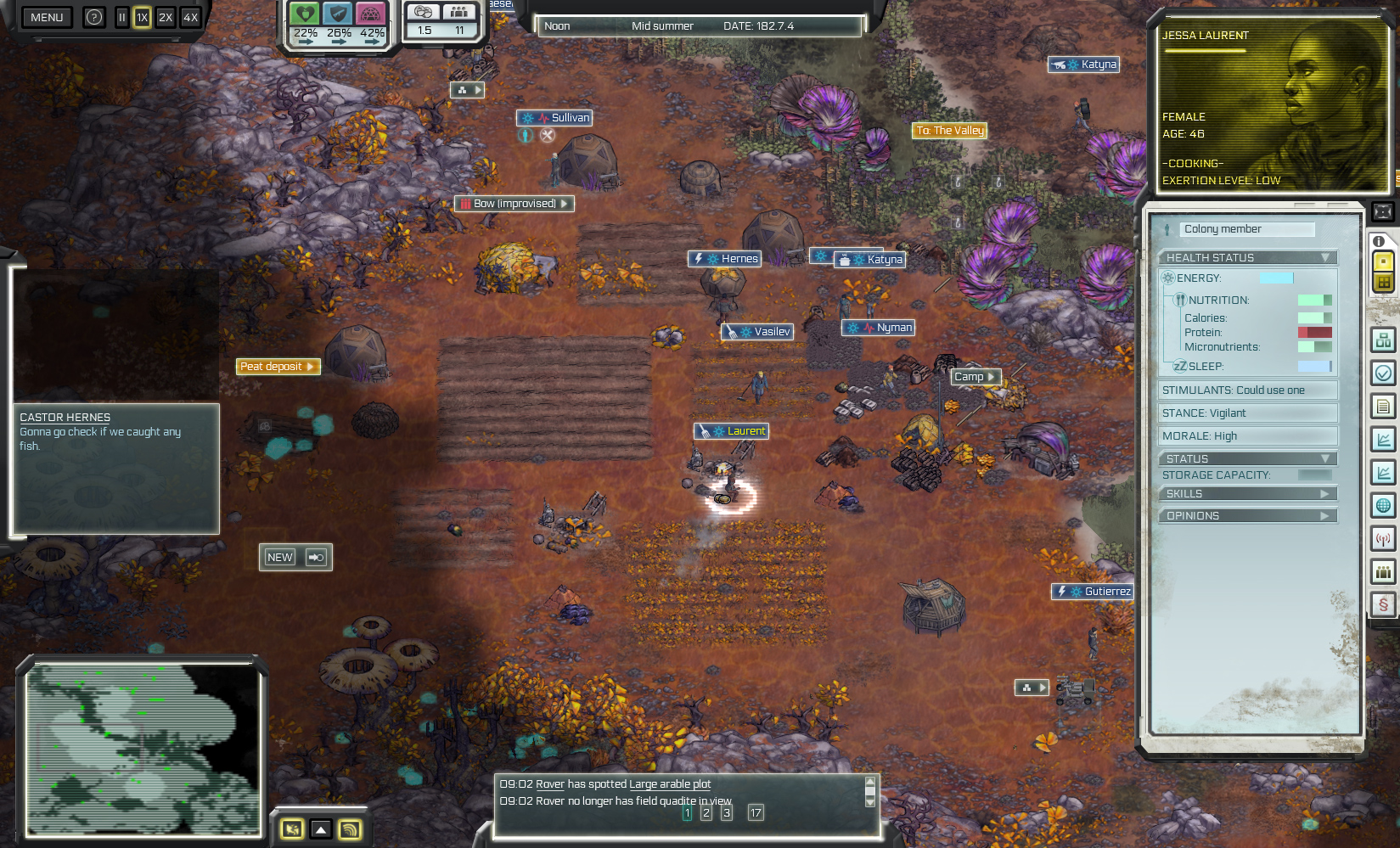Click the NEW notification button
Screen dimensions: 1400x848
(x=279, y=557)
